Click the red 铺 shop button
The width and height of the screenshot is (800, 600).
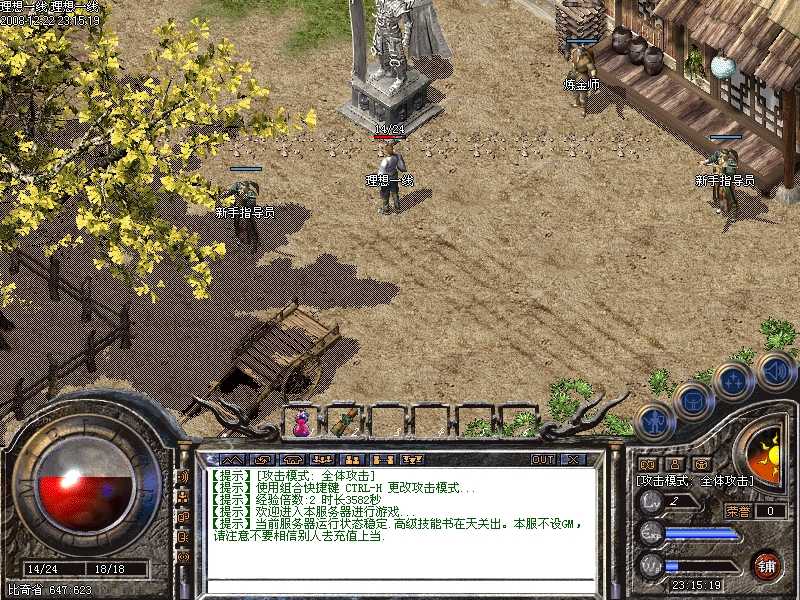pyautogui.click(x=766, y=565)
